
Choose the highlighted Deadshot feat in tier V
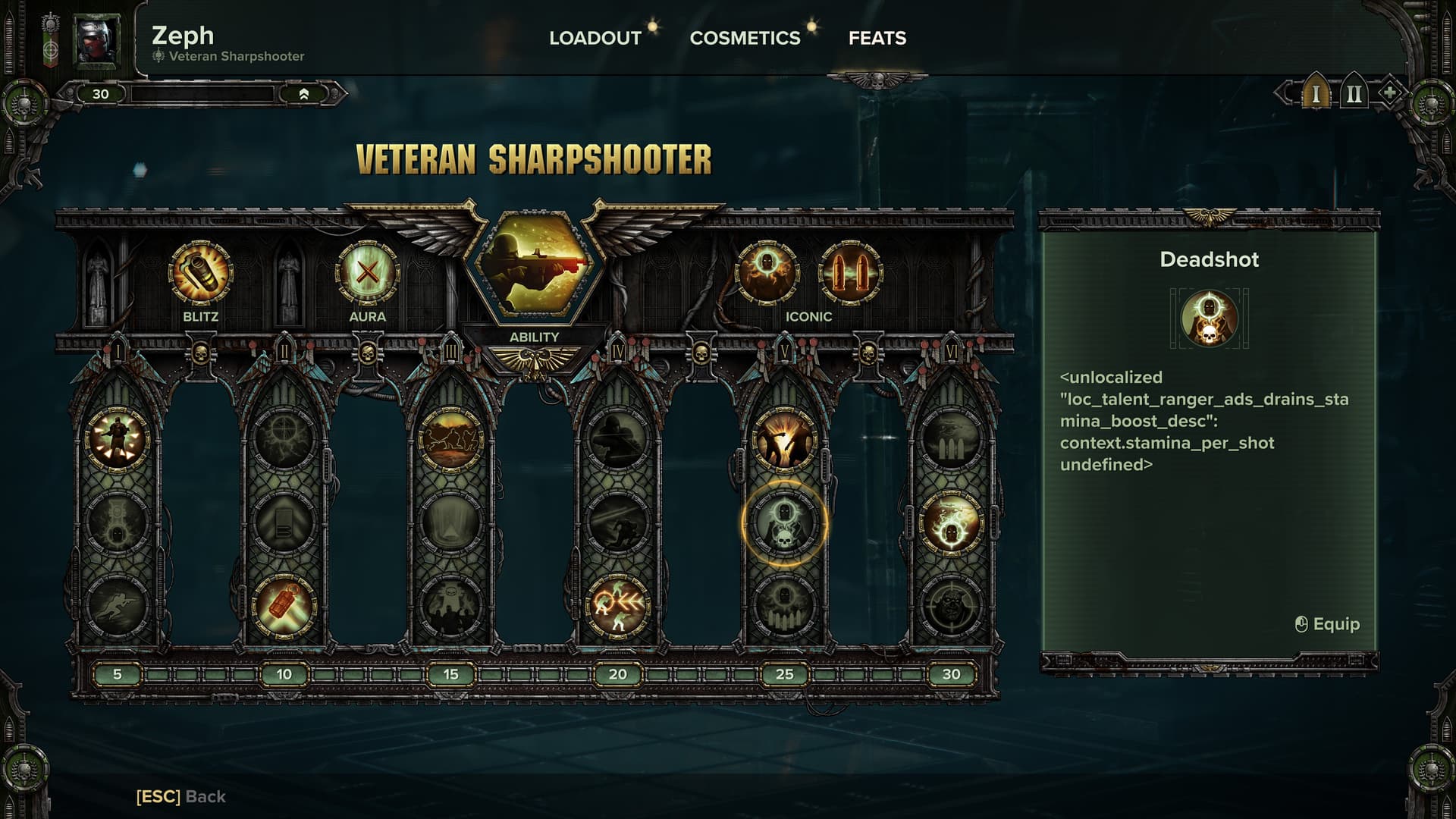(784, 523)
